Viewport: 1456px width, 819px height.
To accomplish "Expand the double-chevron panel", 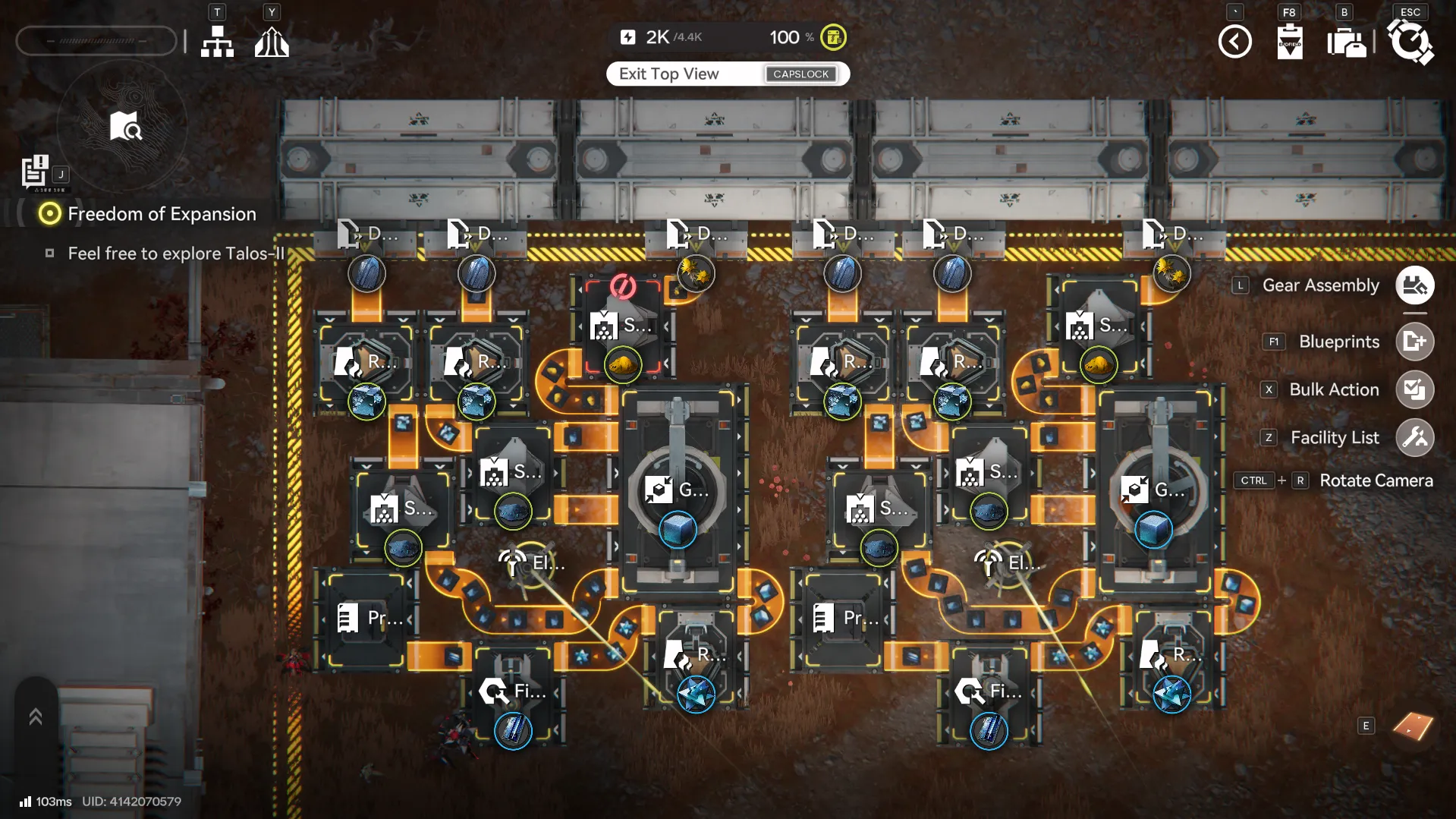I will (36, 717).
